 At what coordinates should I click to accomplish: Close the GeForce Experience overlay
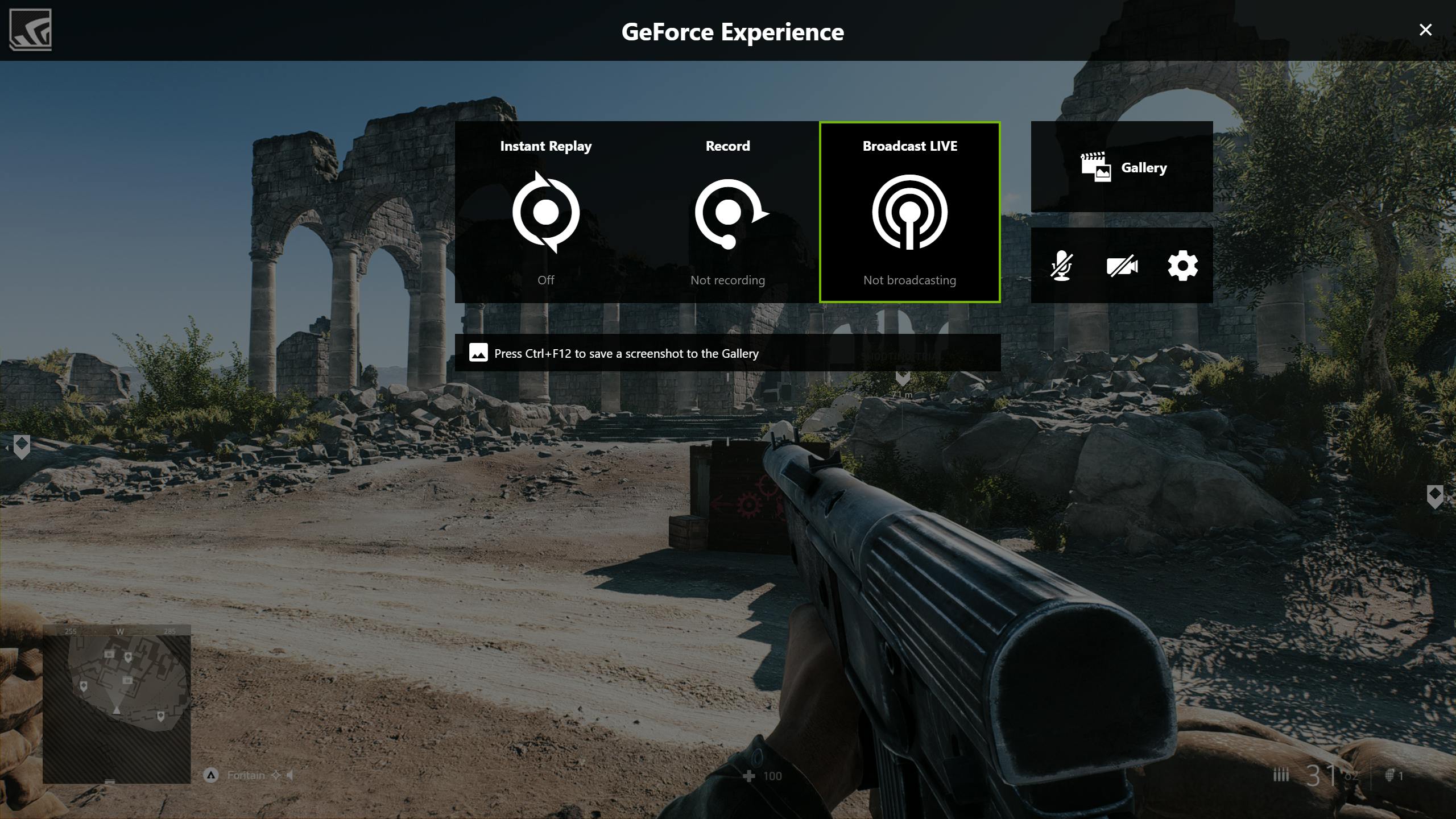[1425, 30]
